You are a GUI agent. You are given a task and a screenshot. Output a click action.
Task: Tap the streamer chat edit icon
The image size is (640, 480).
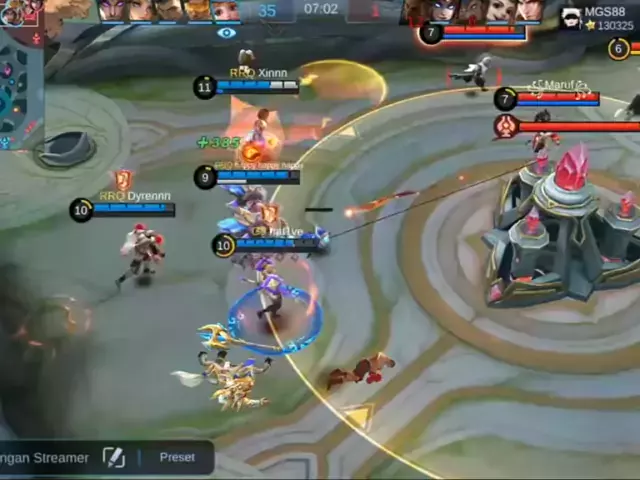point(114,457)
